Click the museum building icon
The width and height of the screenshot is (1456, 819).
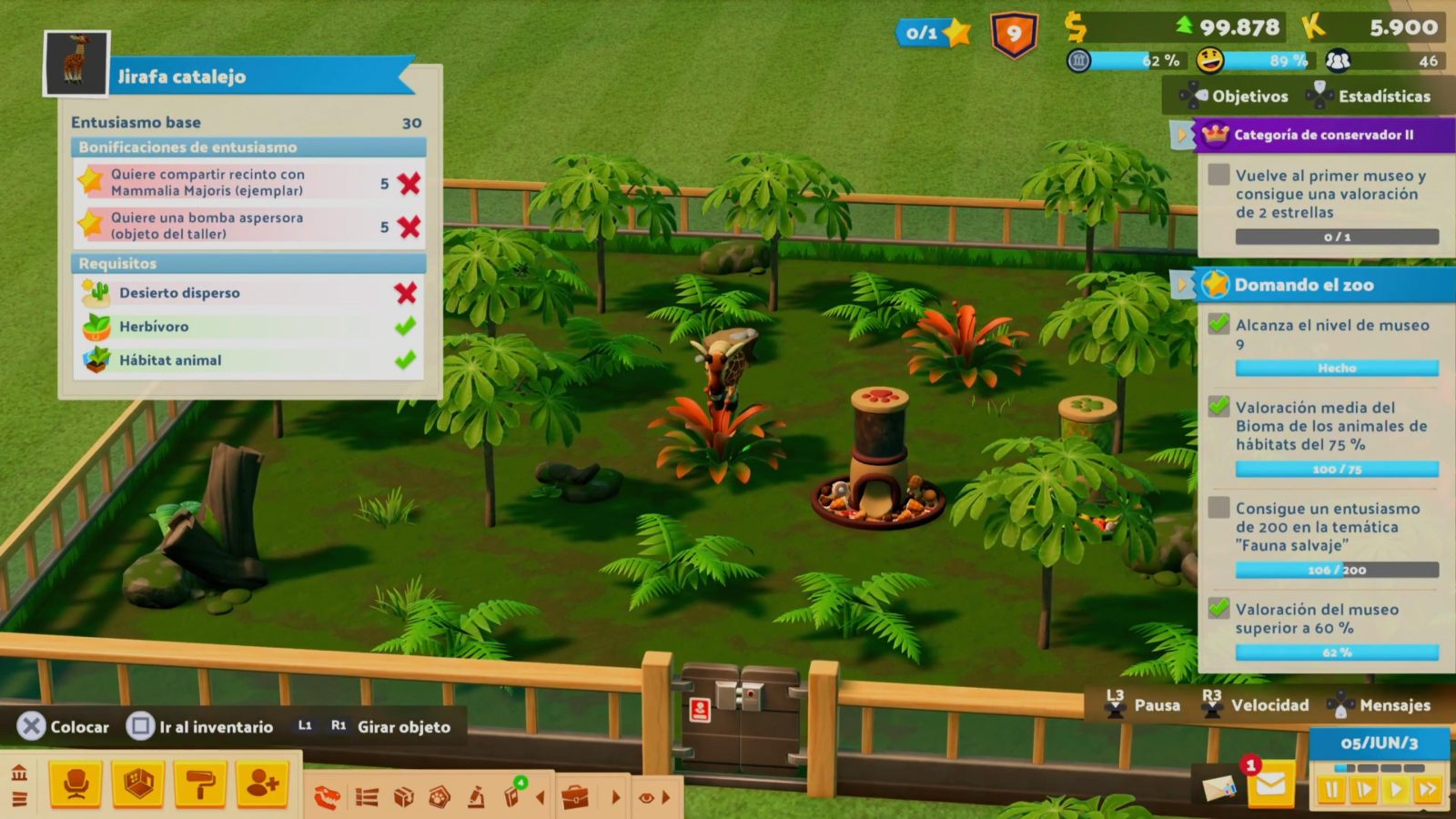[19, 774]
